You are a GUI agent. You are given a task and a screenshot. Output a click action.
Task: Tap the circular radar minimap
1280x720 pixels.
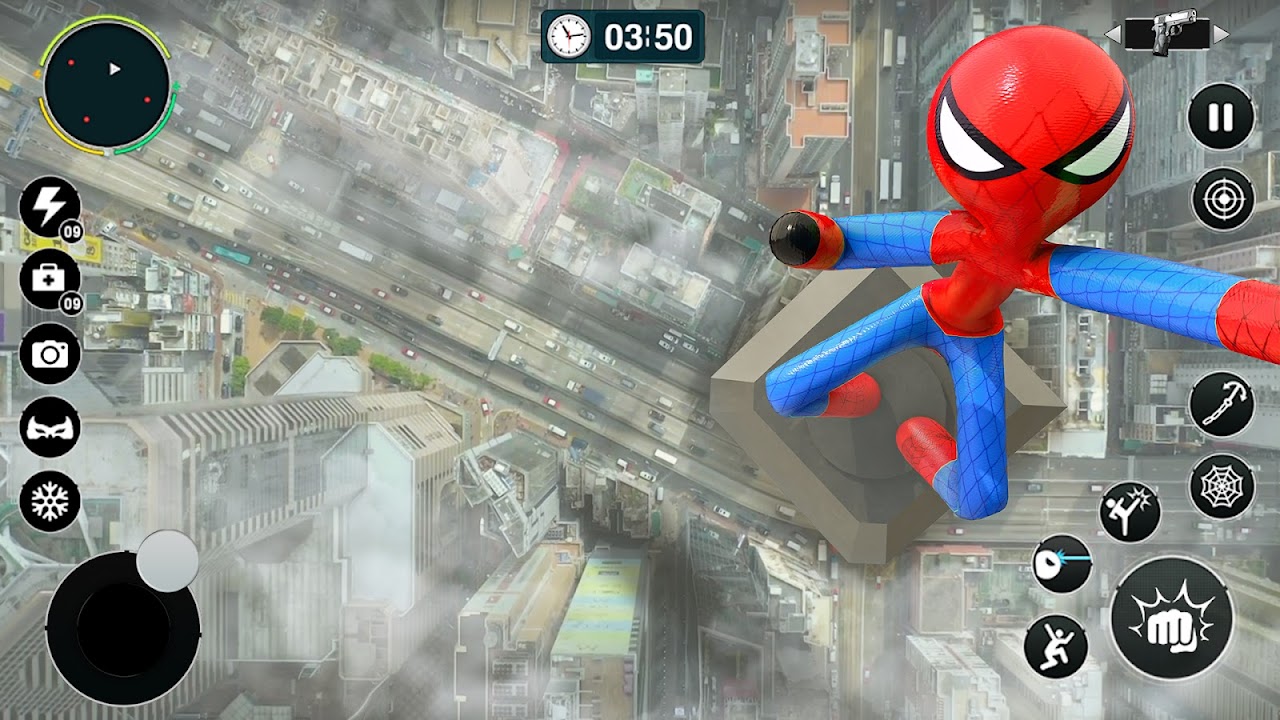pos(107,85)
